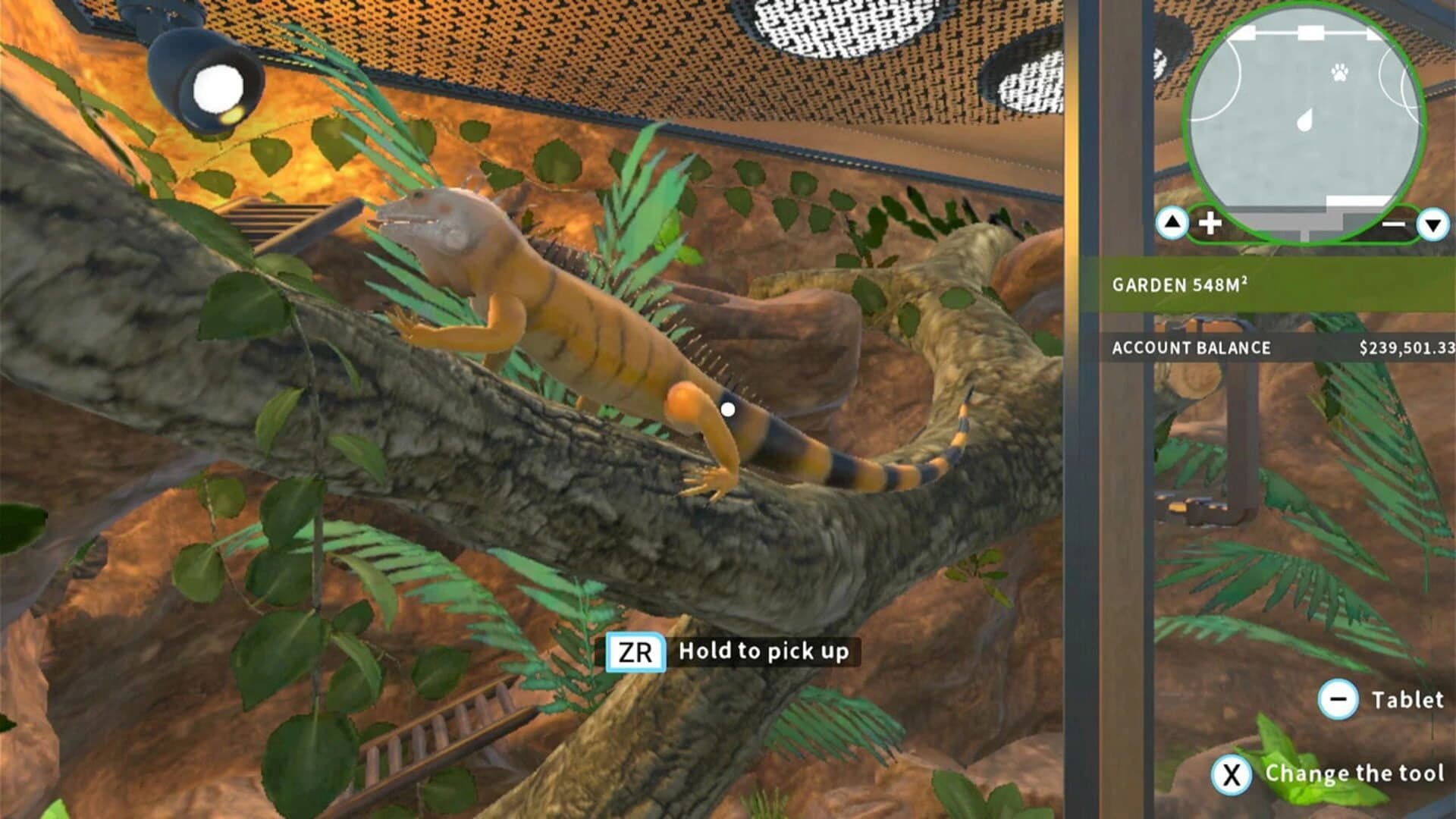The height and width of the screenshot is (819, 1456).
Task: Expand the GARDEN 548M² area banner
Action: [x=1274, y=284]
